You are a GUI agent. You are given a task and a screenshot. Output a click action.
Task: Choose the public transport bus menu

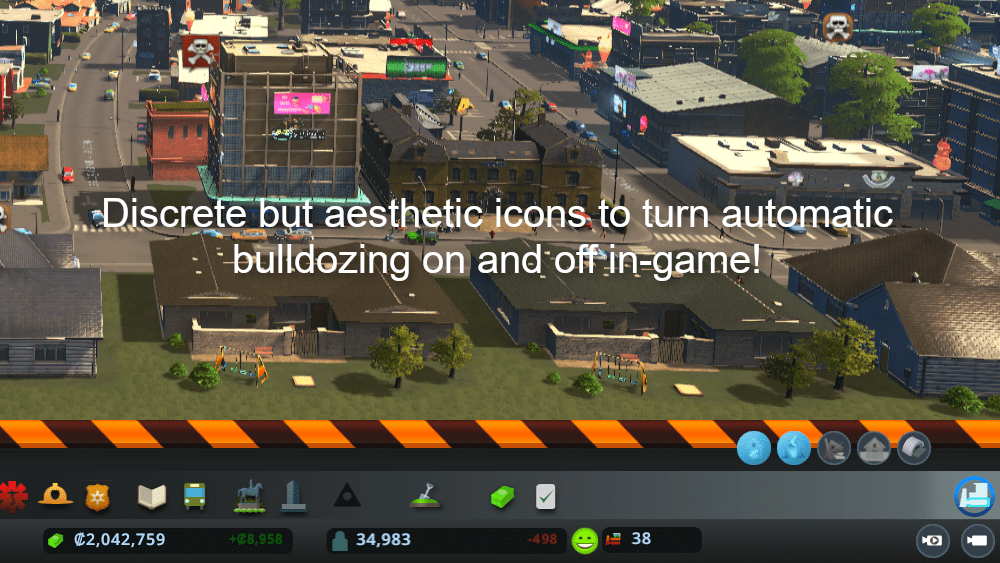click(194, 495)
